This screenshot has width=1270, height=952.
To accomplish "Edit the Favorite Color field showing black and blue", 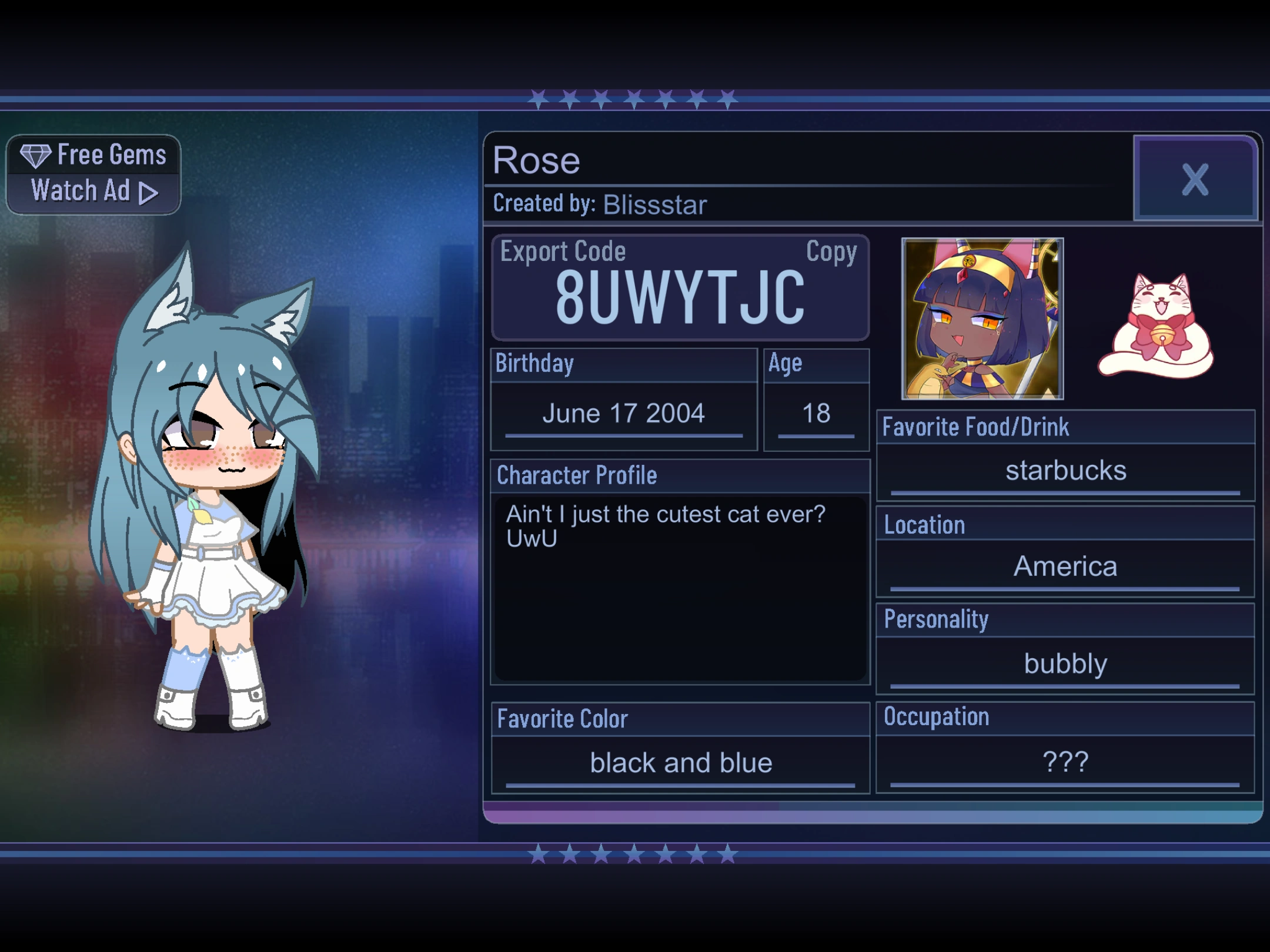I will 681,762.
